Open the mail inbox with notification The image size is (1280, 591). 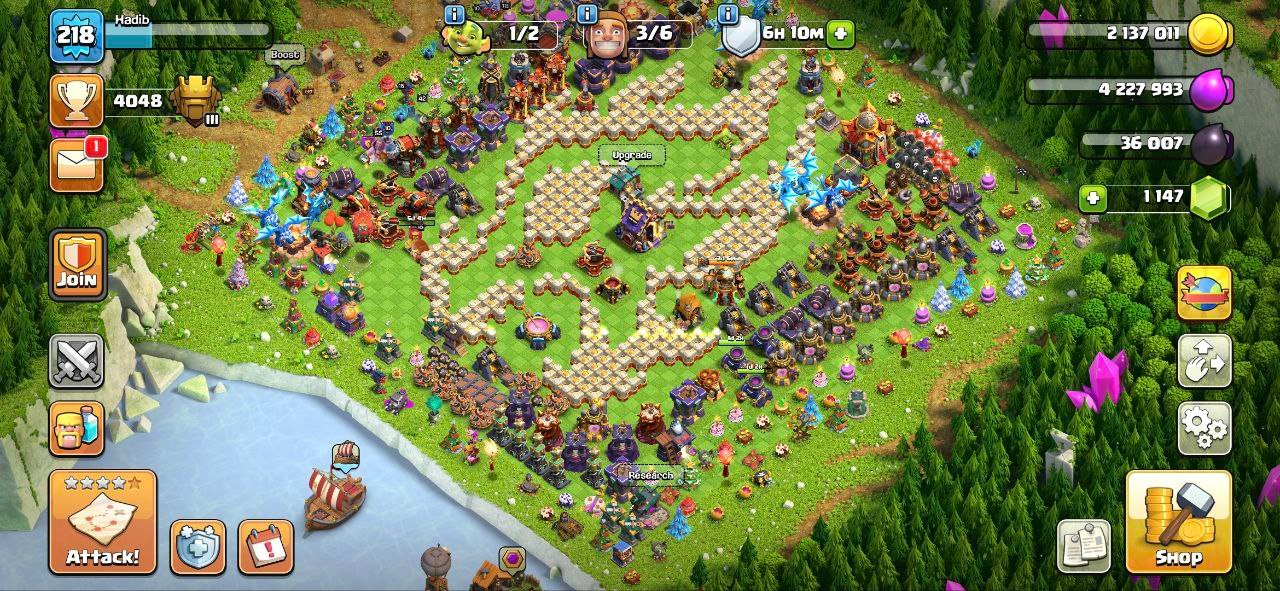pos(77,163)
